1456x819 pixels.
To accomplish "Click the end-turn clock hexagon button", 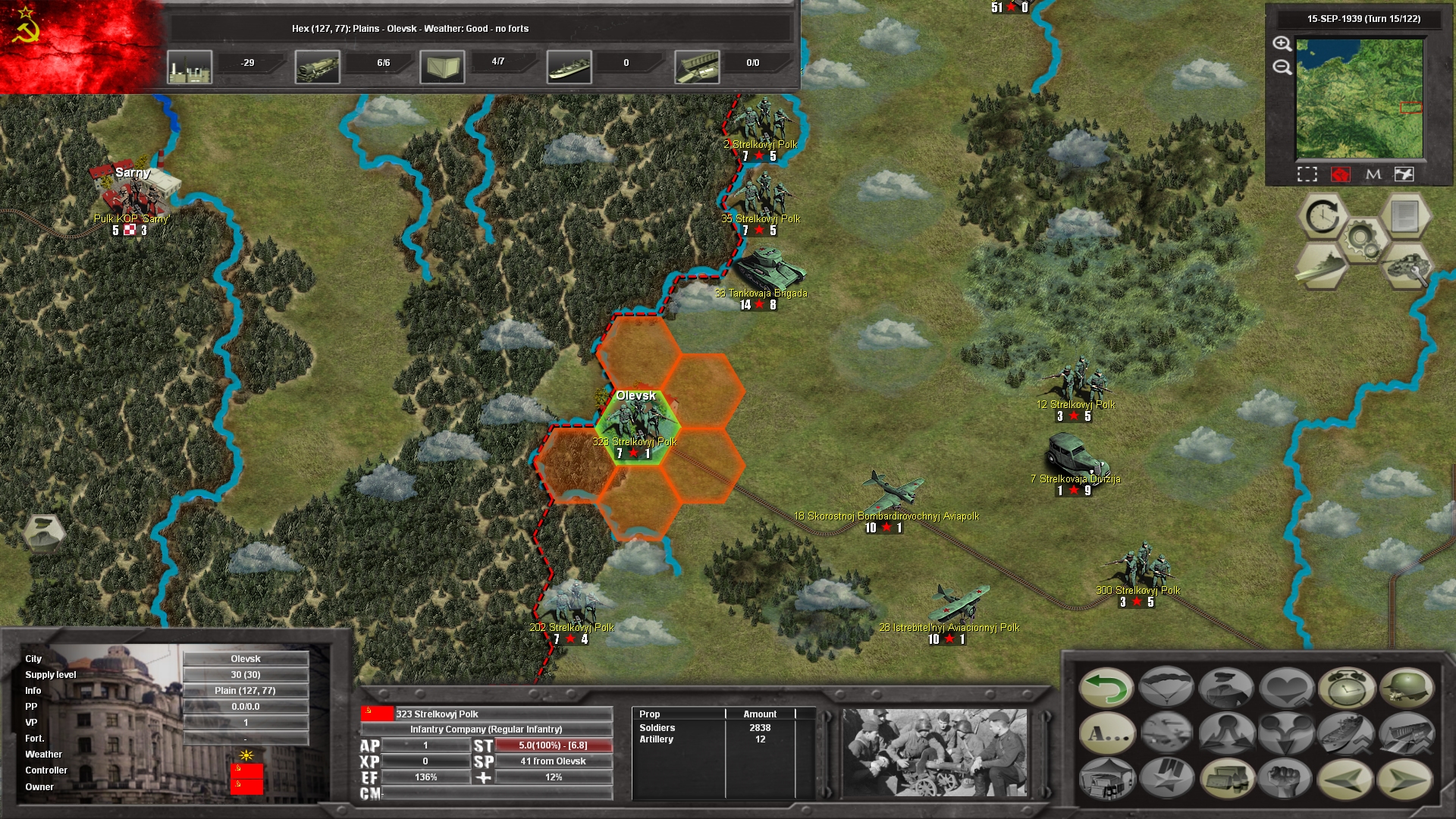I will [x=1323, y=215].
